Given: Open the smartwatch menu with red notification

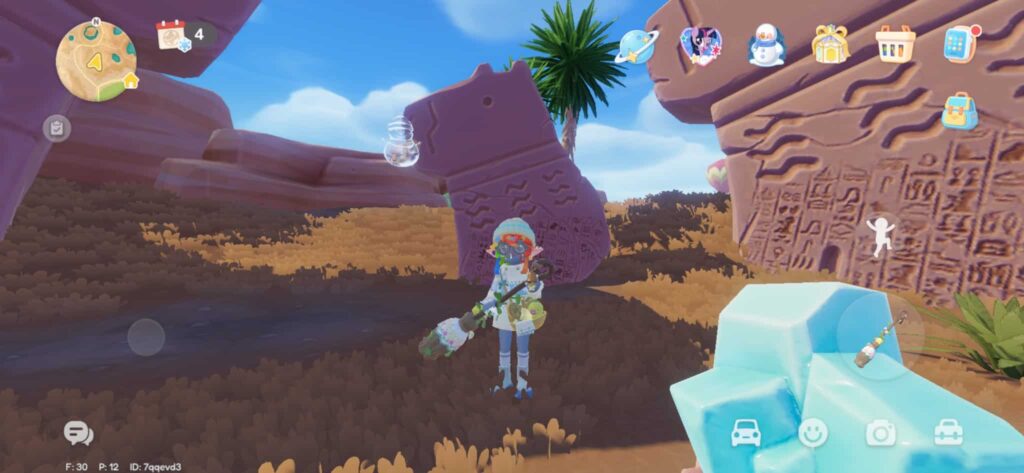Looking at the screenshot, I should click(961, 43).
